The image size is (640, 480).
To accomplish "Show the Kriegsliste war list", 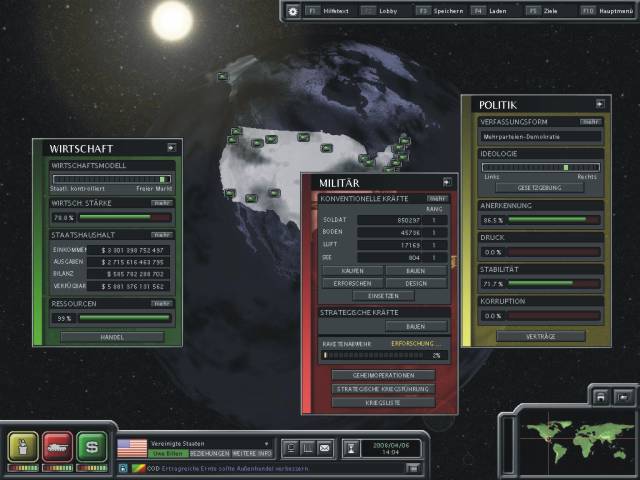I will 383,401.
